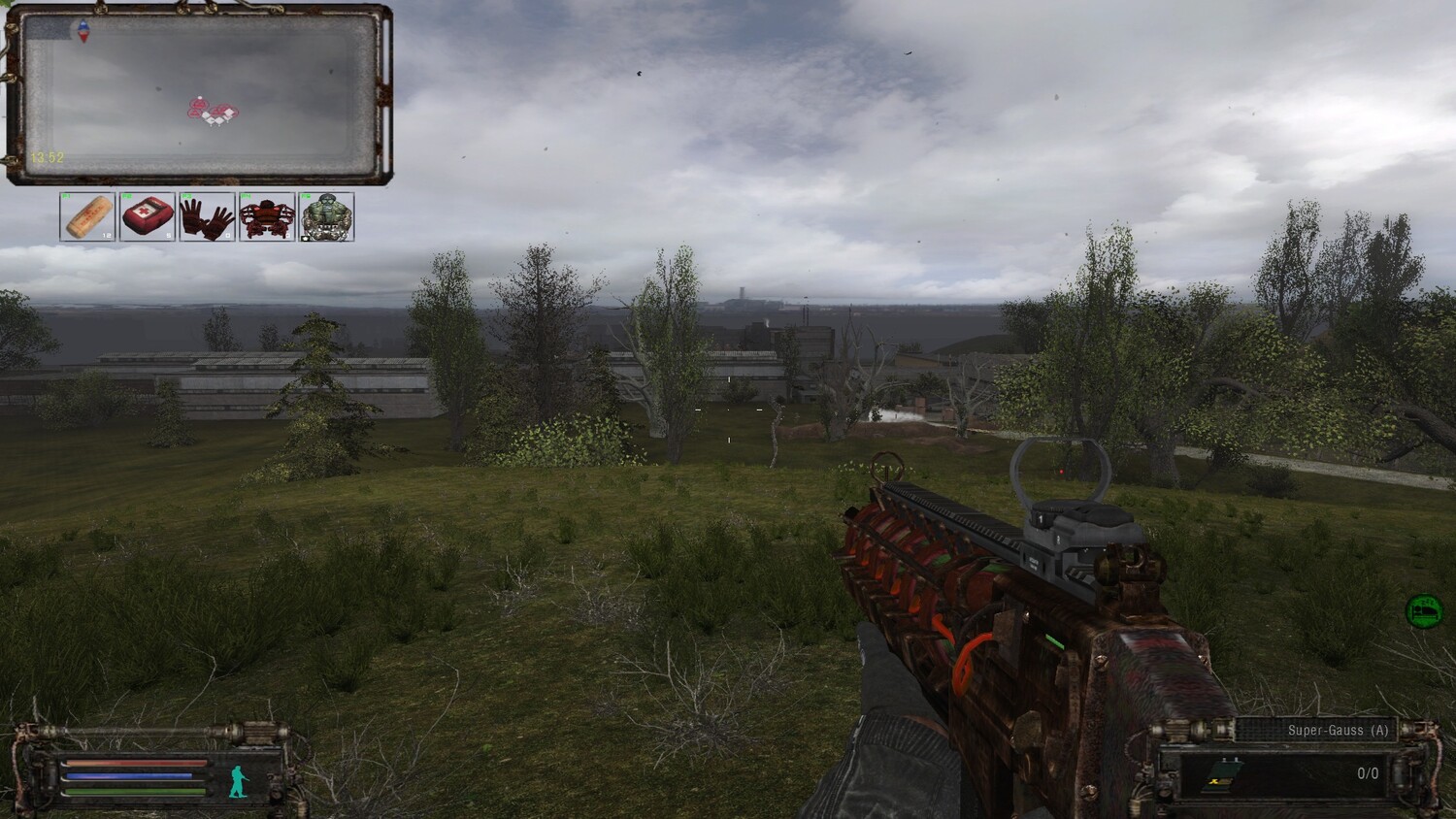Click the cyan stalker posture icon
The width and height of the screenshot is (1456, 819).
point(239,781)
